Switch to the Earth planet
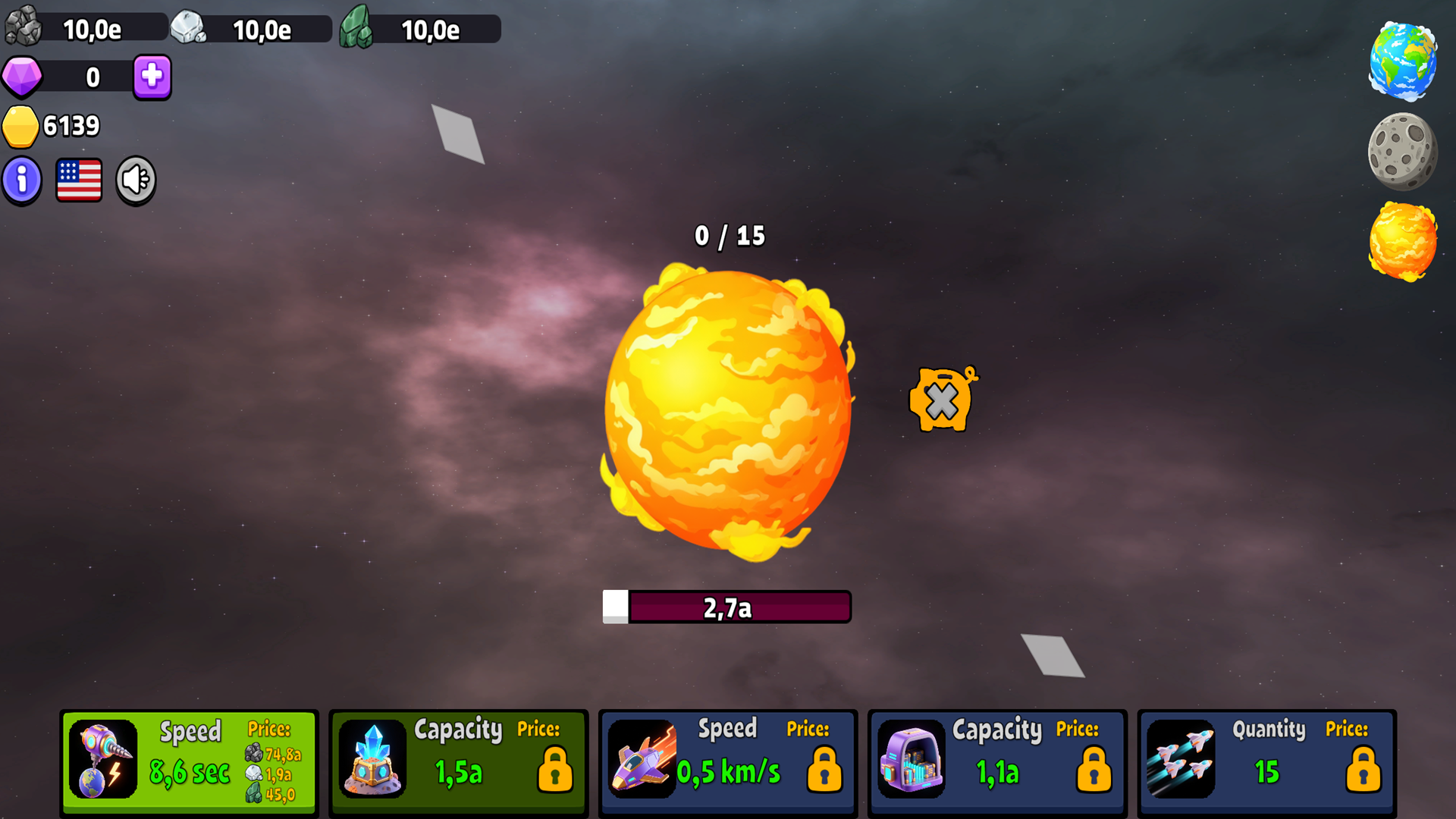1456x819 pixels. 1403,62
